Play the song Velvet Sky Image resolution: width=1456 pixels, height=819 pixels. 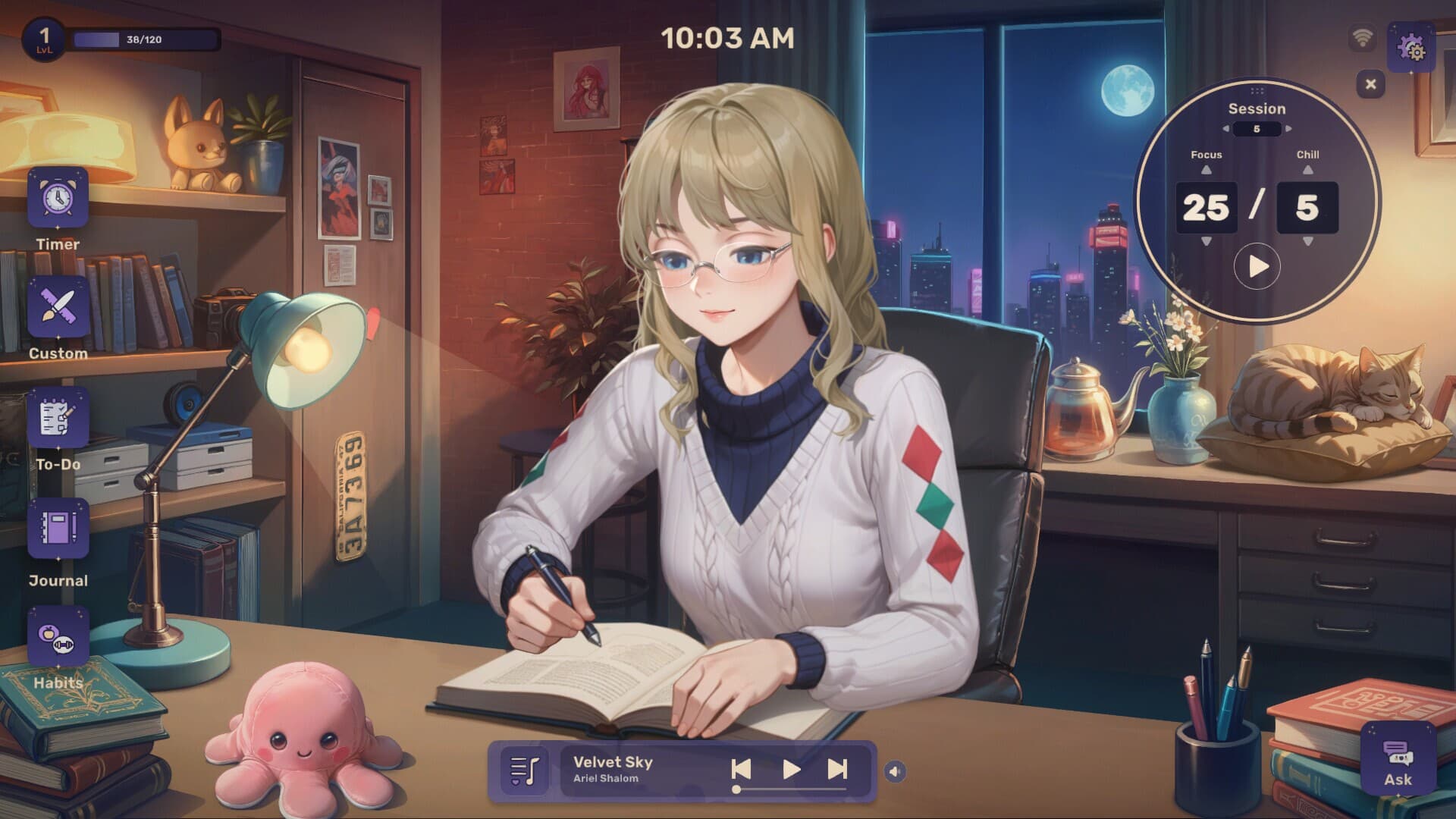click(792, 768)
